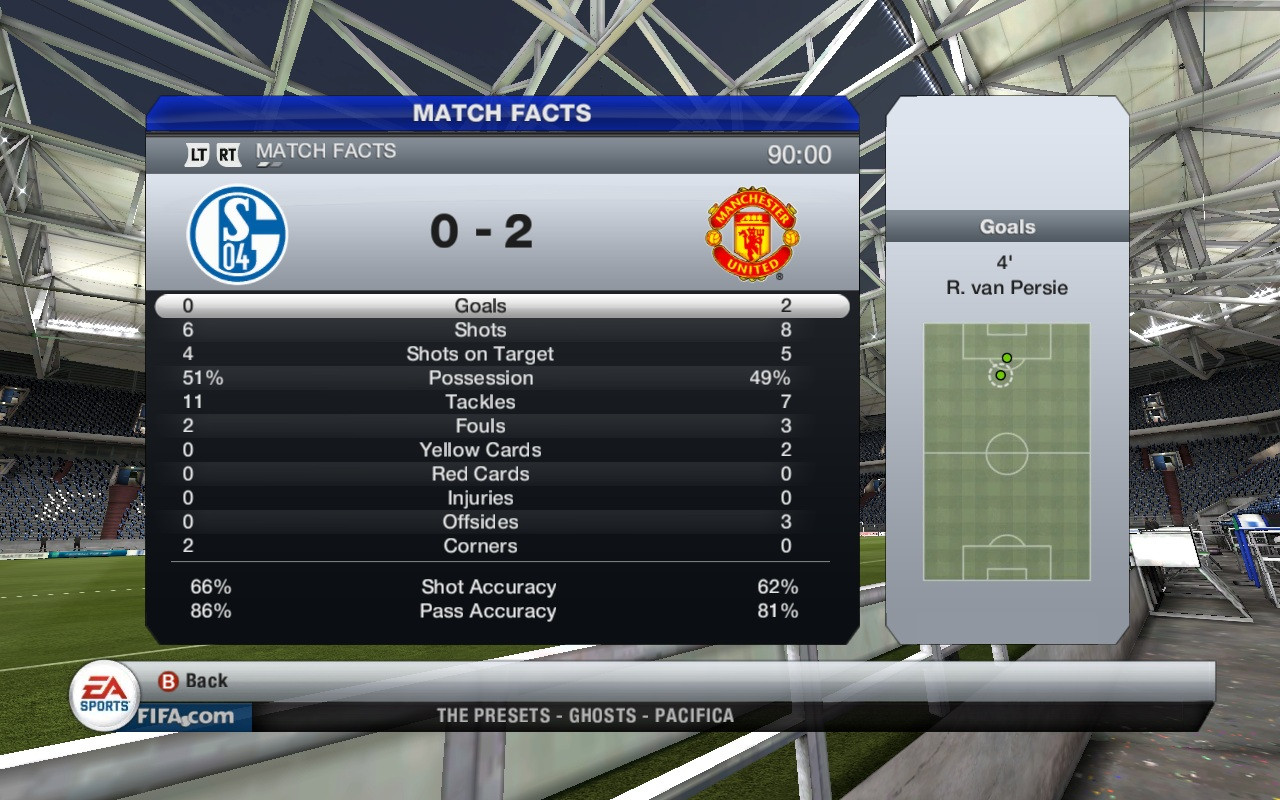
Task: Show the Yellow Cards row
Action: tap(481, 450)
